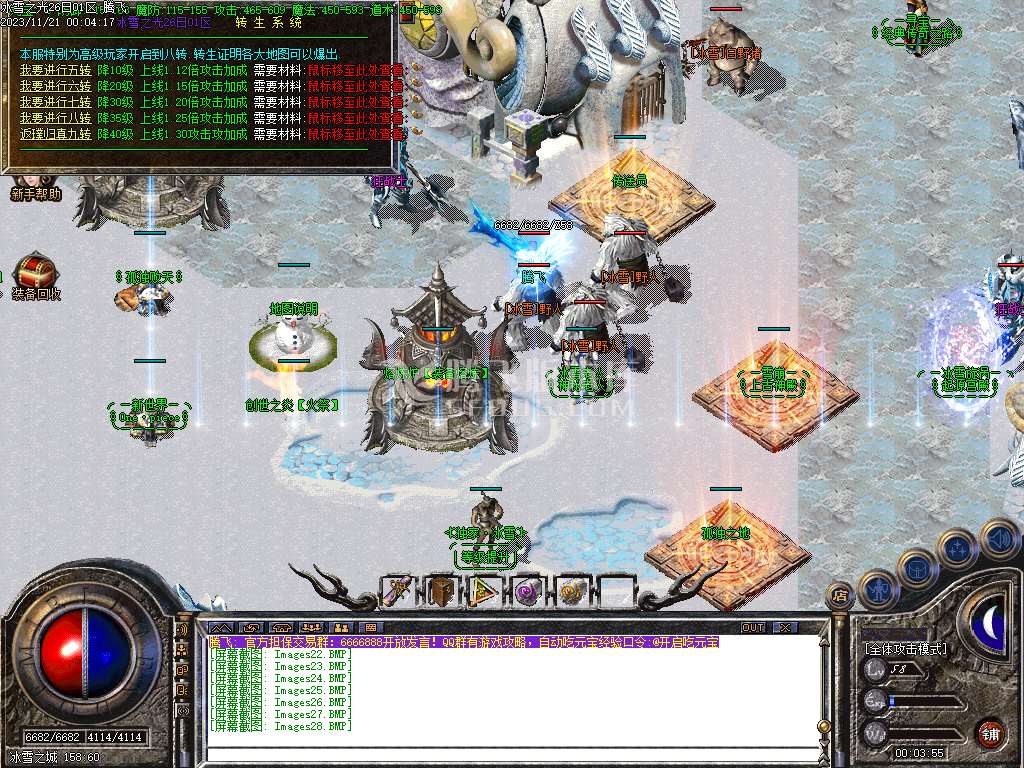The width and height of the screenshot is (1024, 768).
Task: Select the 返璞归真九转 option
Action: point(55,134)
